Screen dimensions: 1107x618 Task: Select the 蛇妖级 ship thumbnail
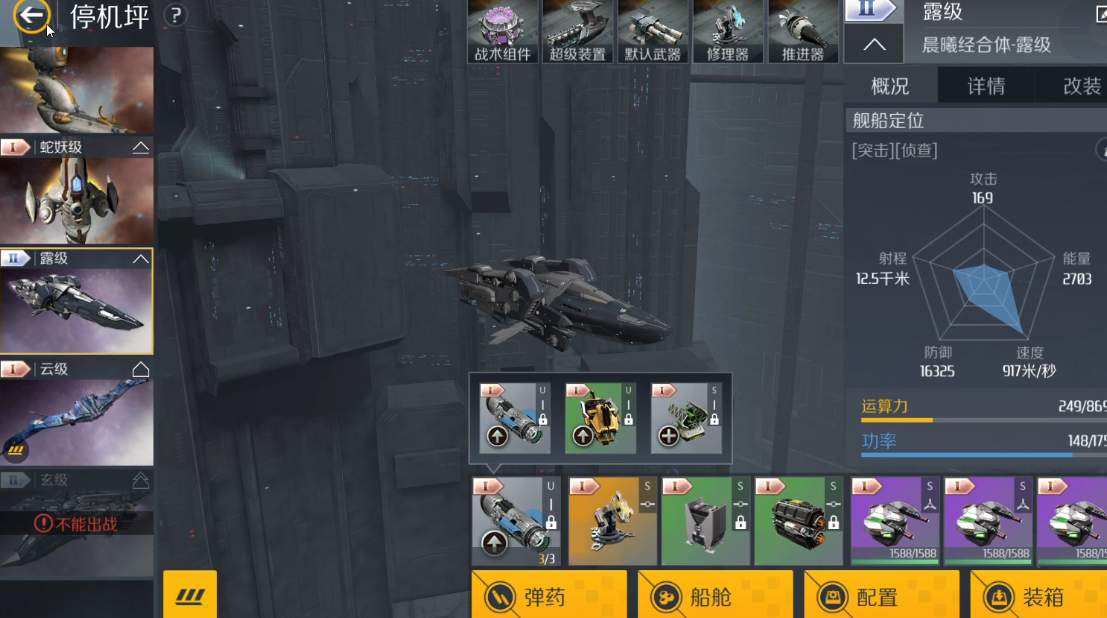pyautogui.click(x=77, y=200)
